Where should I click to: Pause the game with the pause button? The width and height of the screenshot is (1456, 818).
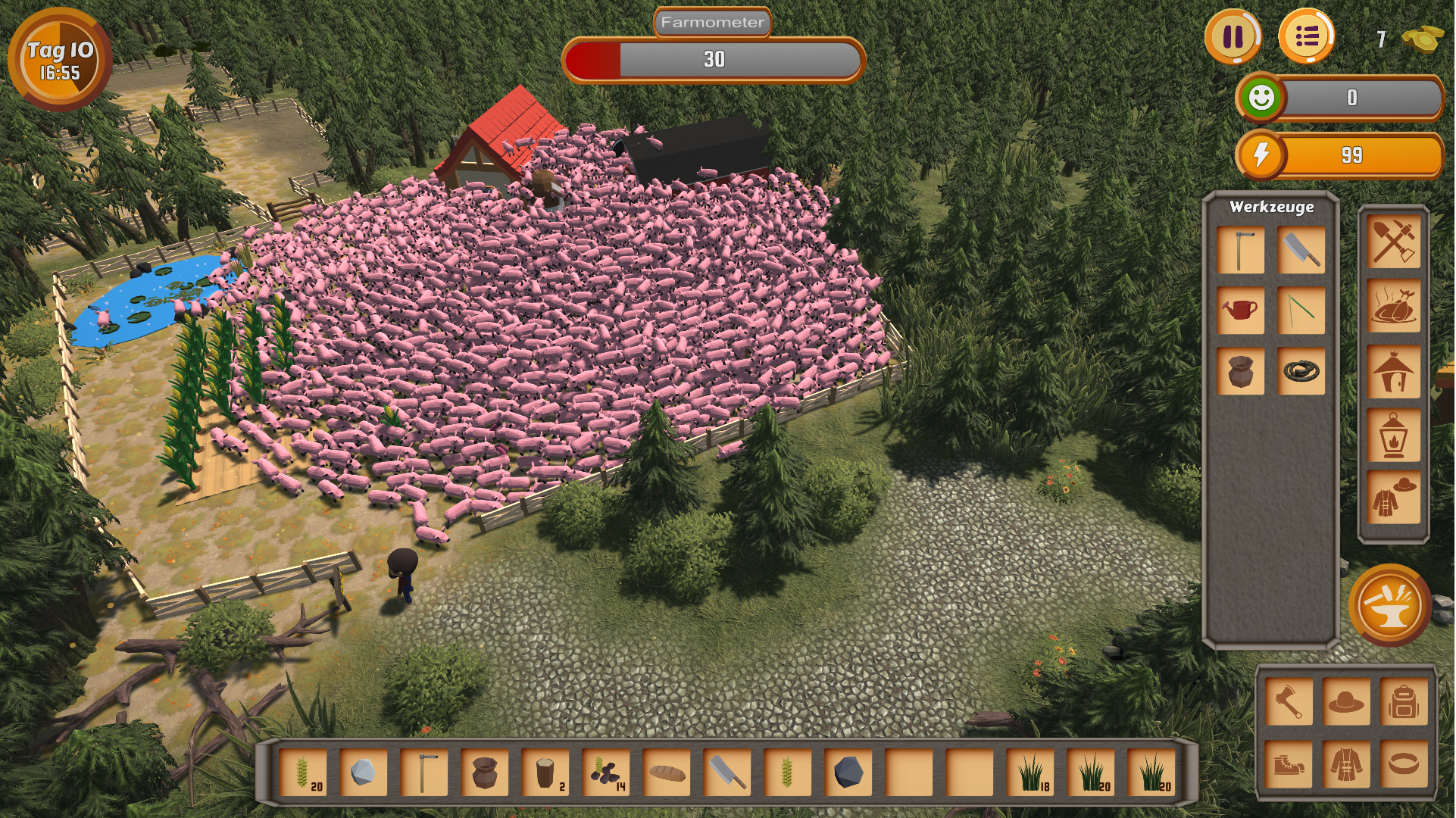[x=1233, y=36]
